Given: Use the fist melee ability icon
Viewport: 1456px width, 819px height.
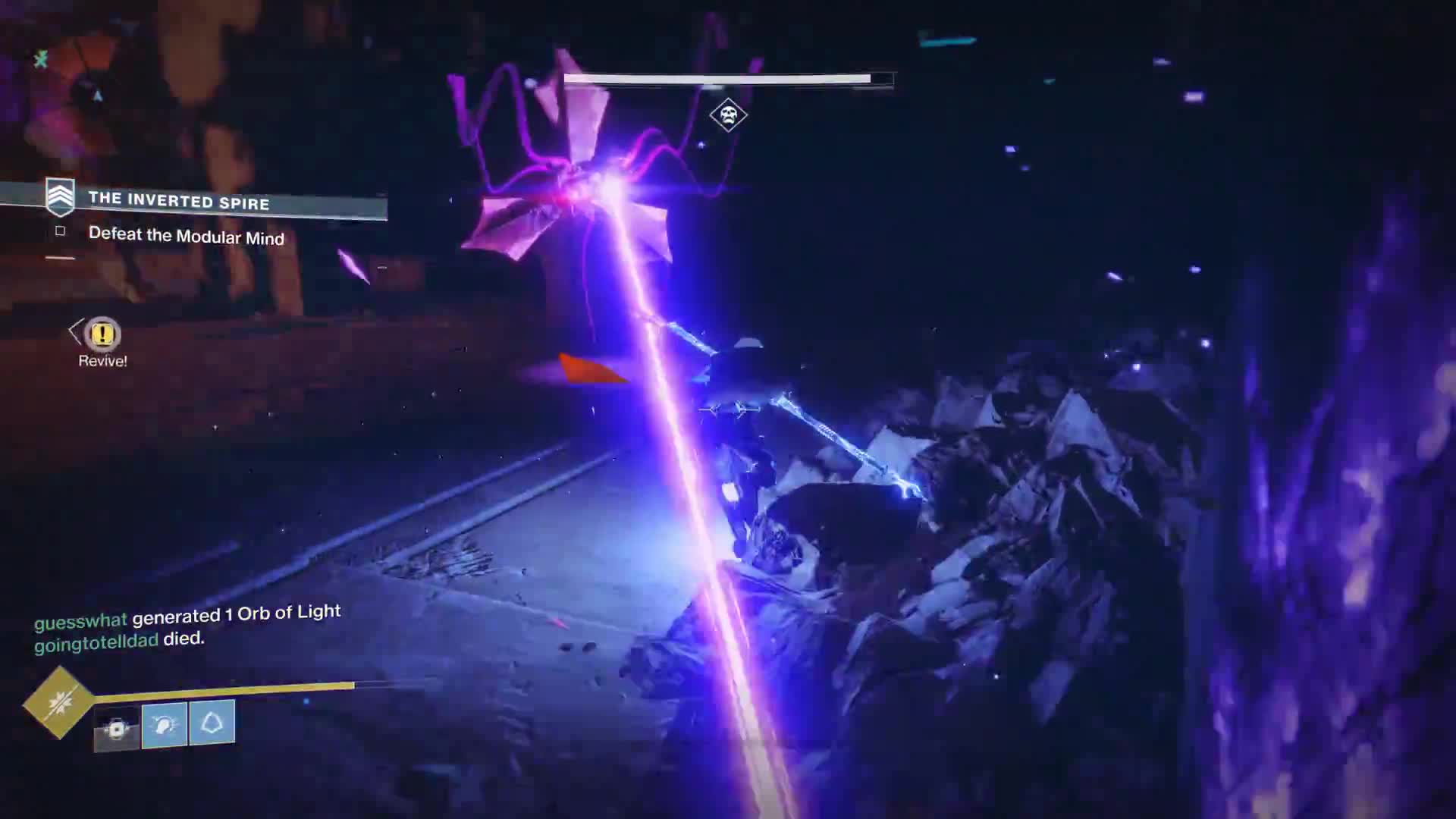Looking at the screenshot, I should coord(164,725).
